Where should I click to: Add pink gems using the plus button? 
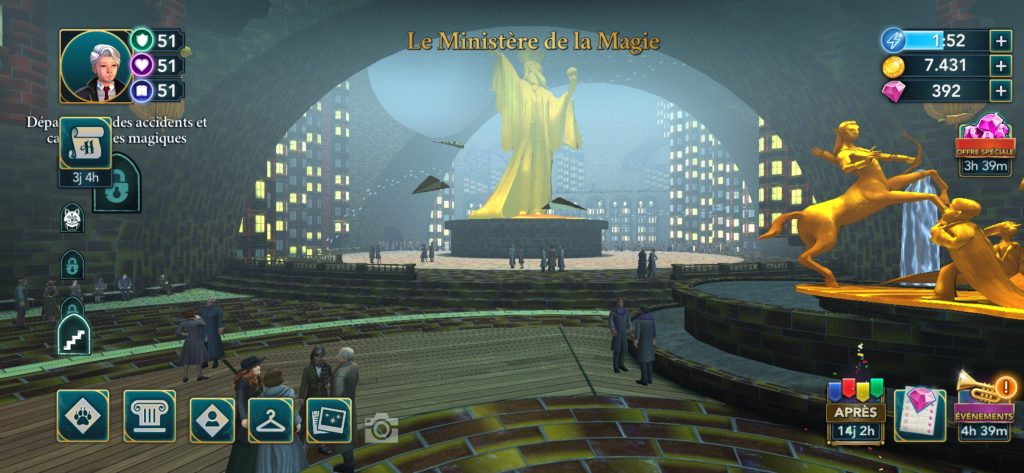point(1000,90)
